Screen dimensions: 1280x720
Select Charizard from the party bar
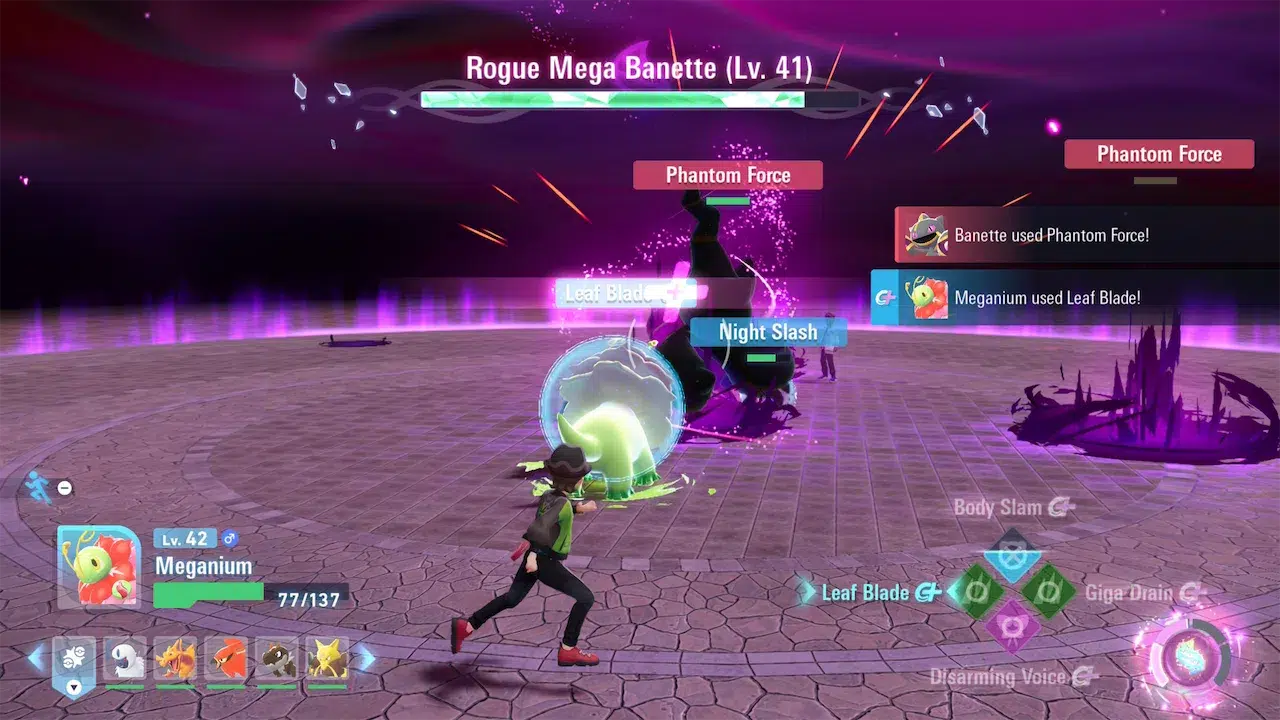(176, 659)
